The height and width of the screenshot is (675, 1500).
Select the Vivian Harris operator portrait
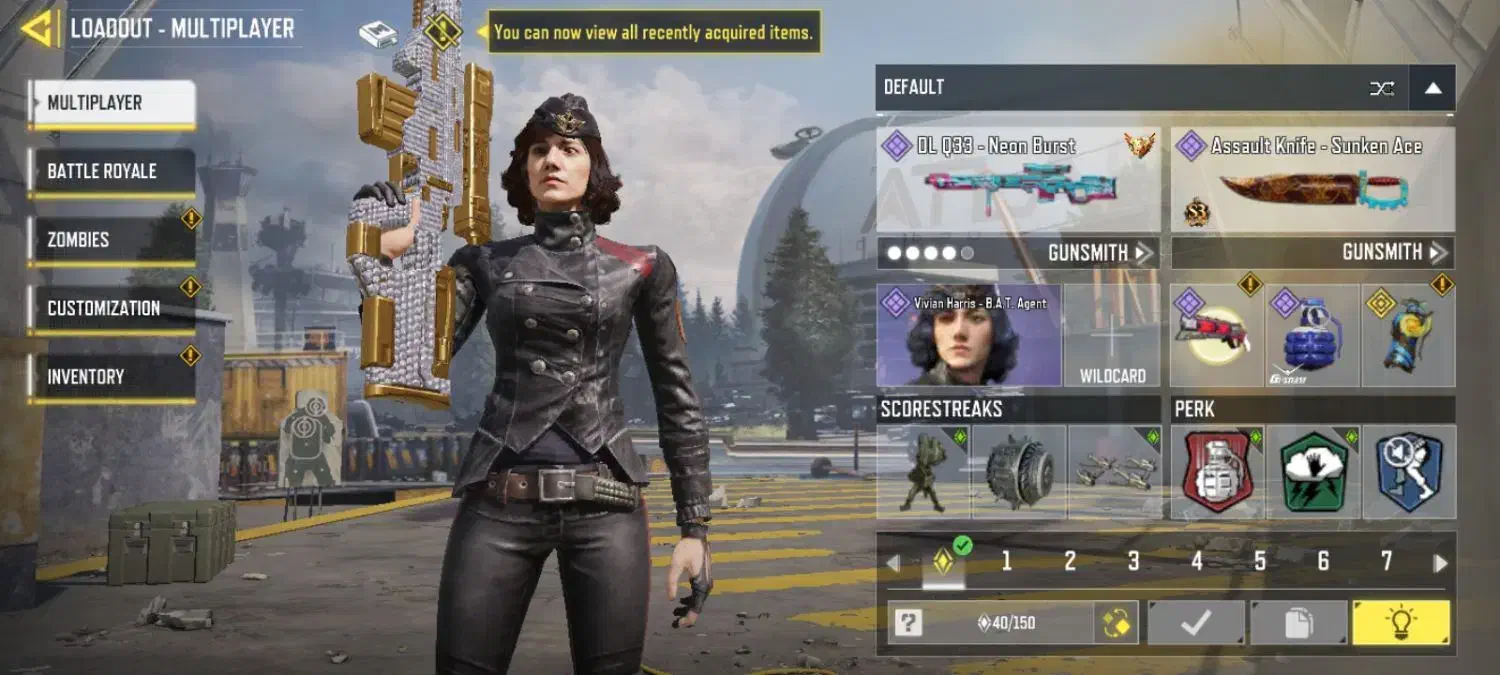[968, 336]
